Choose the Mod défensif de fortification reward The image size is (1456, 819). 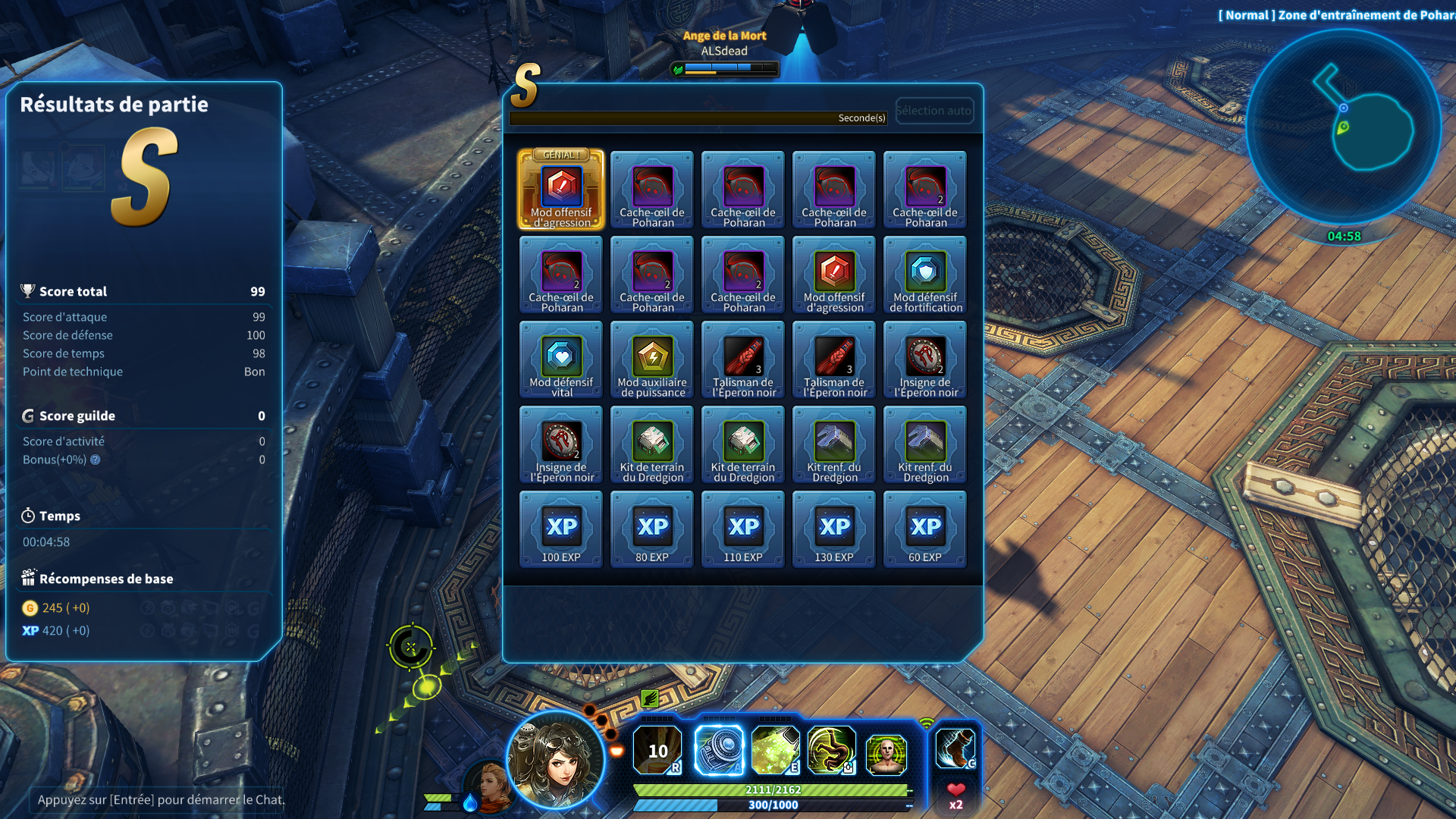tap(925, 275)
